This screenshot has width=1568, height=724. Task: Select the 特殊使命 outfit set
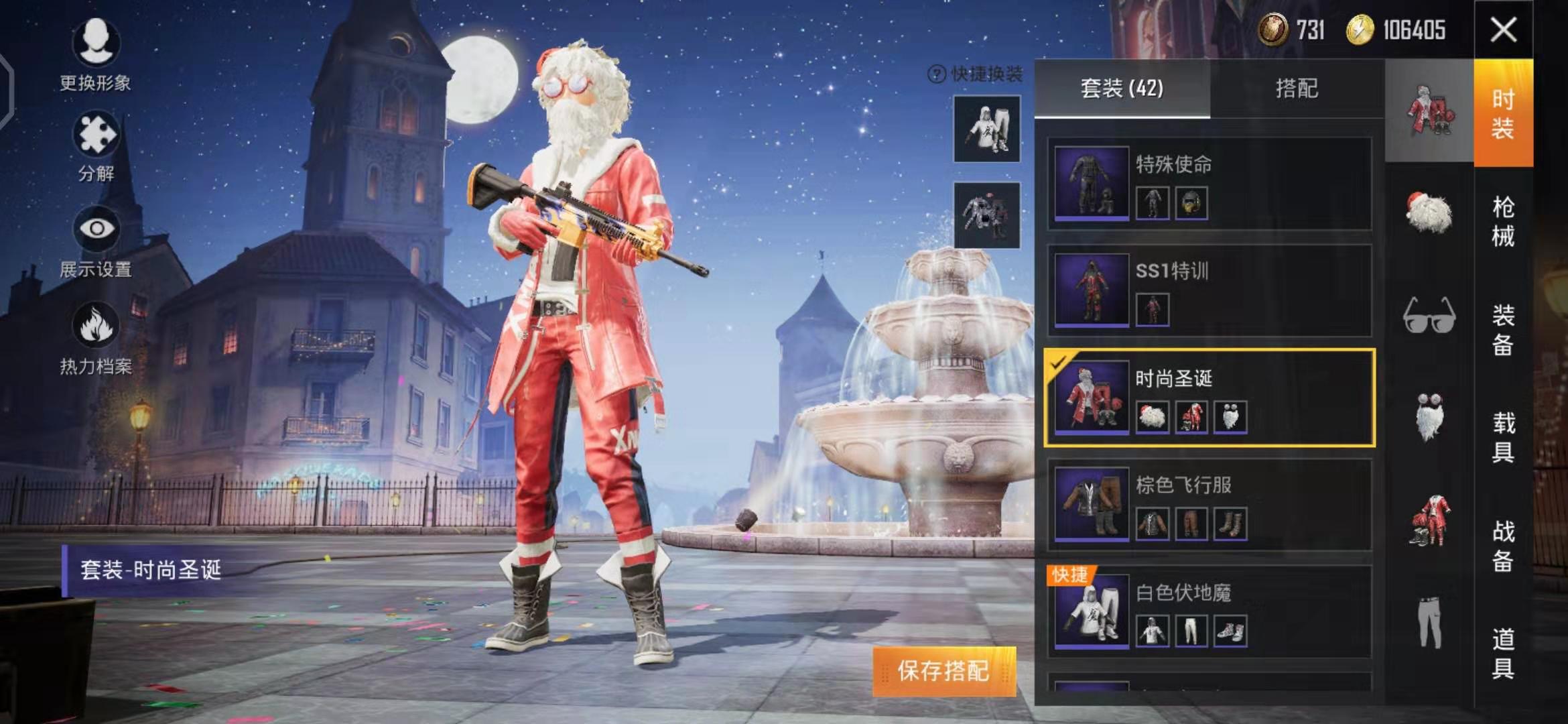coord(1210,183)
